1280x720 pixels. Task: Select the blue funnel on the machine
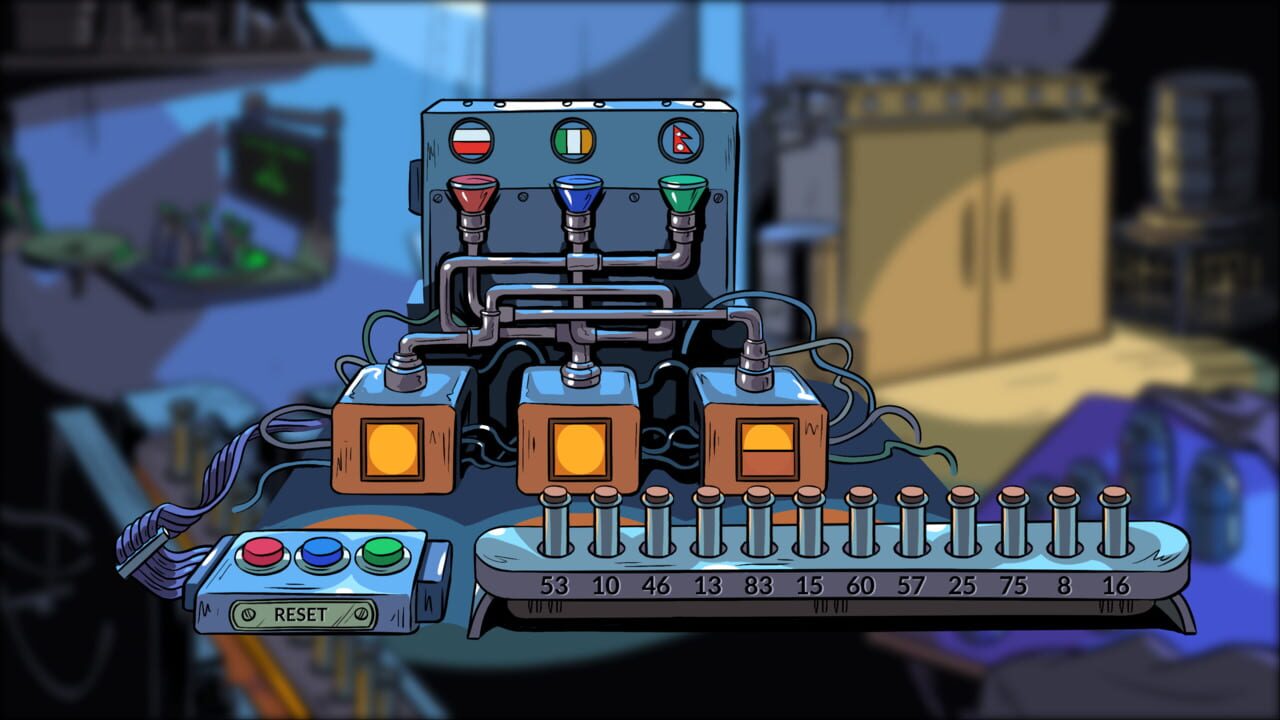tap(576, 194)
